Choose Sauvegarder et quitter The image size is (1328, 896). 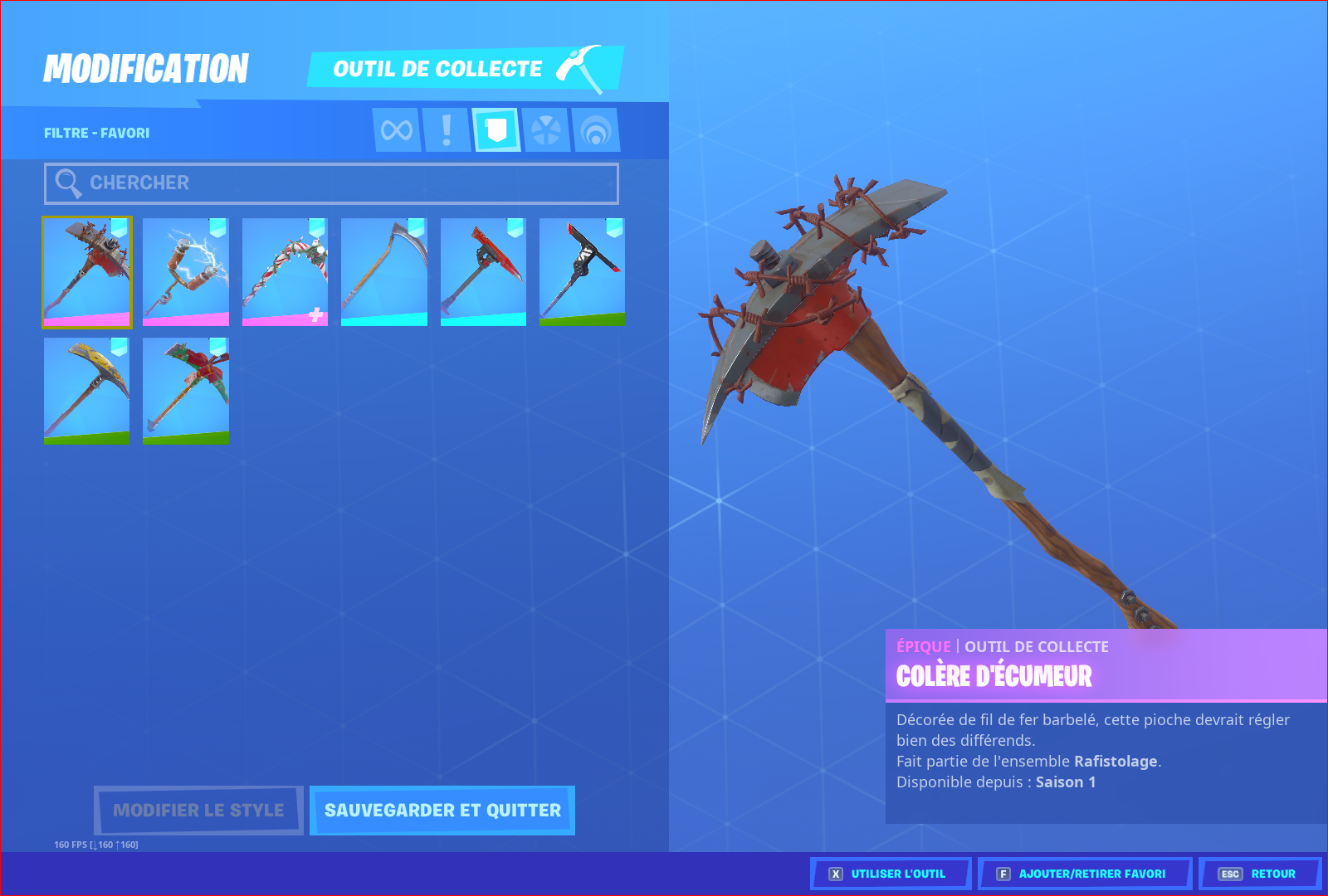pyautogui.click(x=442, y=811)
